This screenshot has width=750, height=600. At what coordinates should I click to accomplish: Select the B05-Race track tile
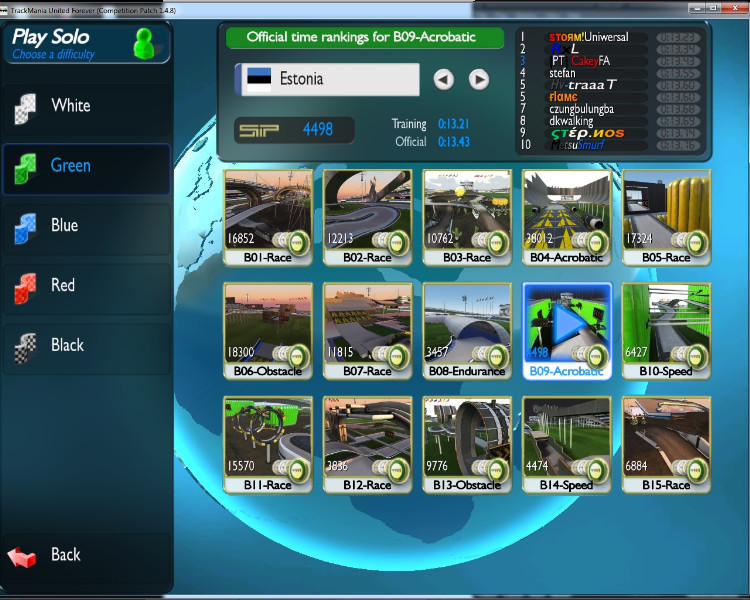pos(666,215)
